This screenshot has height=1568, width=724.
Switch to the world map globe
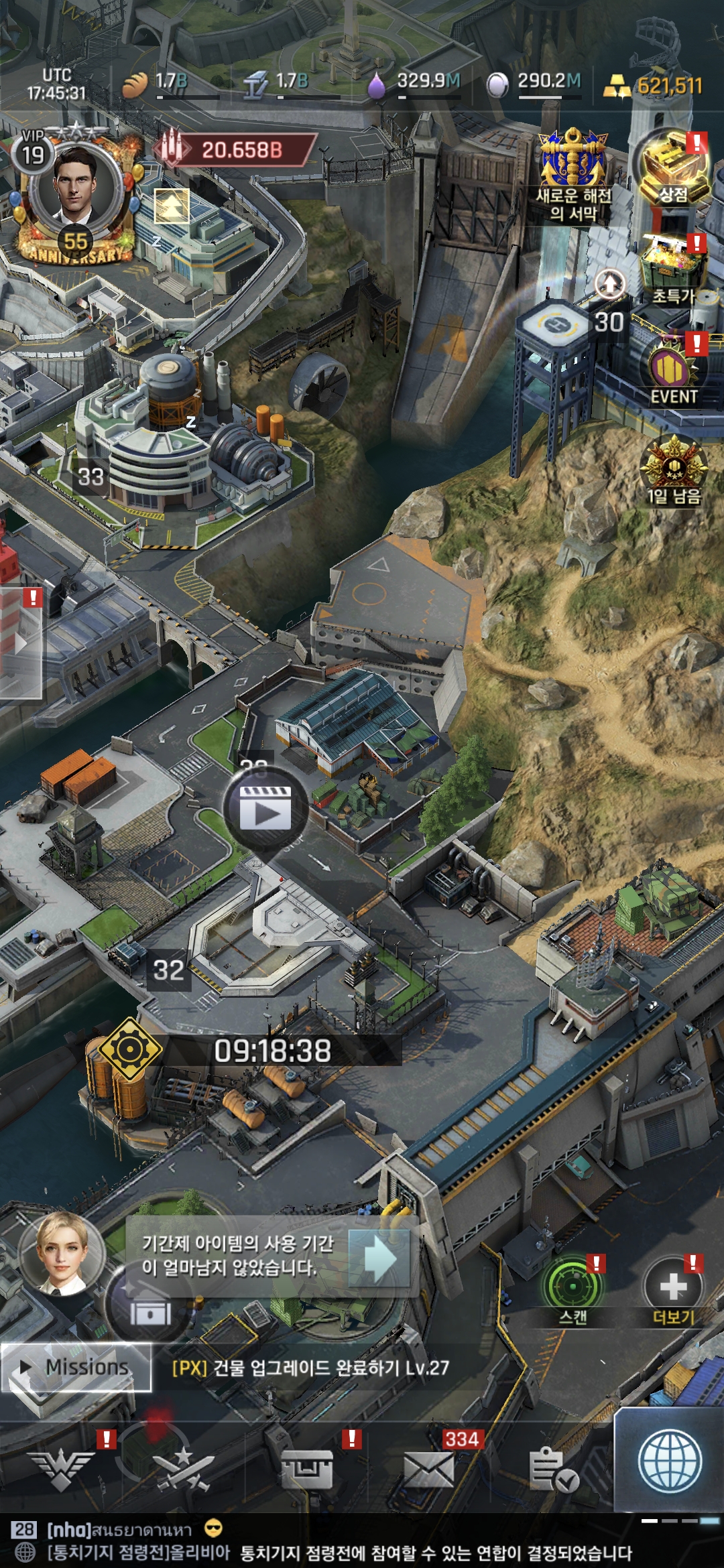point(670,1462)
